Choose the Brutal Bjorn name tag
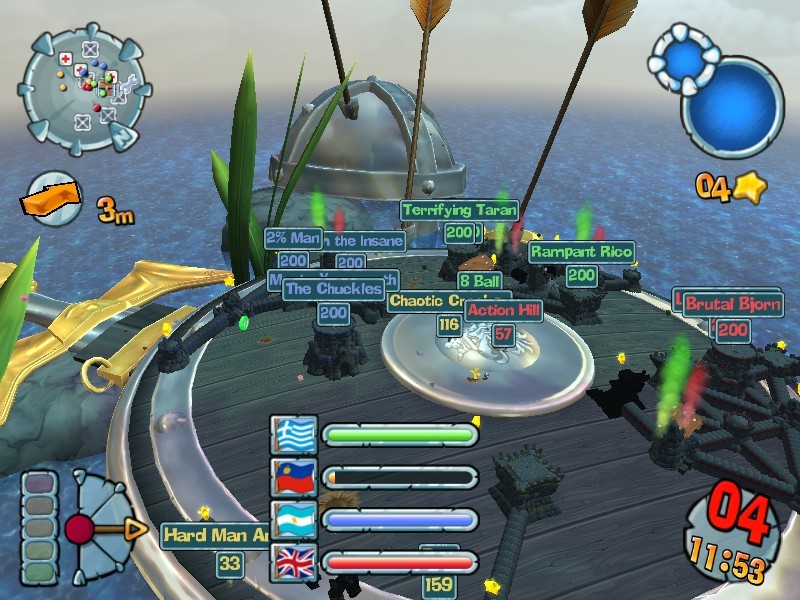 [732, 304]
